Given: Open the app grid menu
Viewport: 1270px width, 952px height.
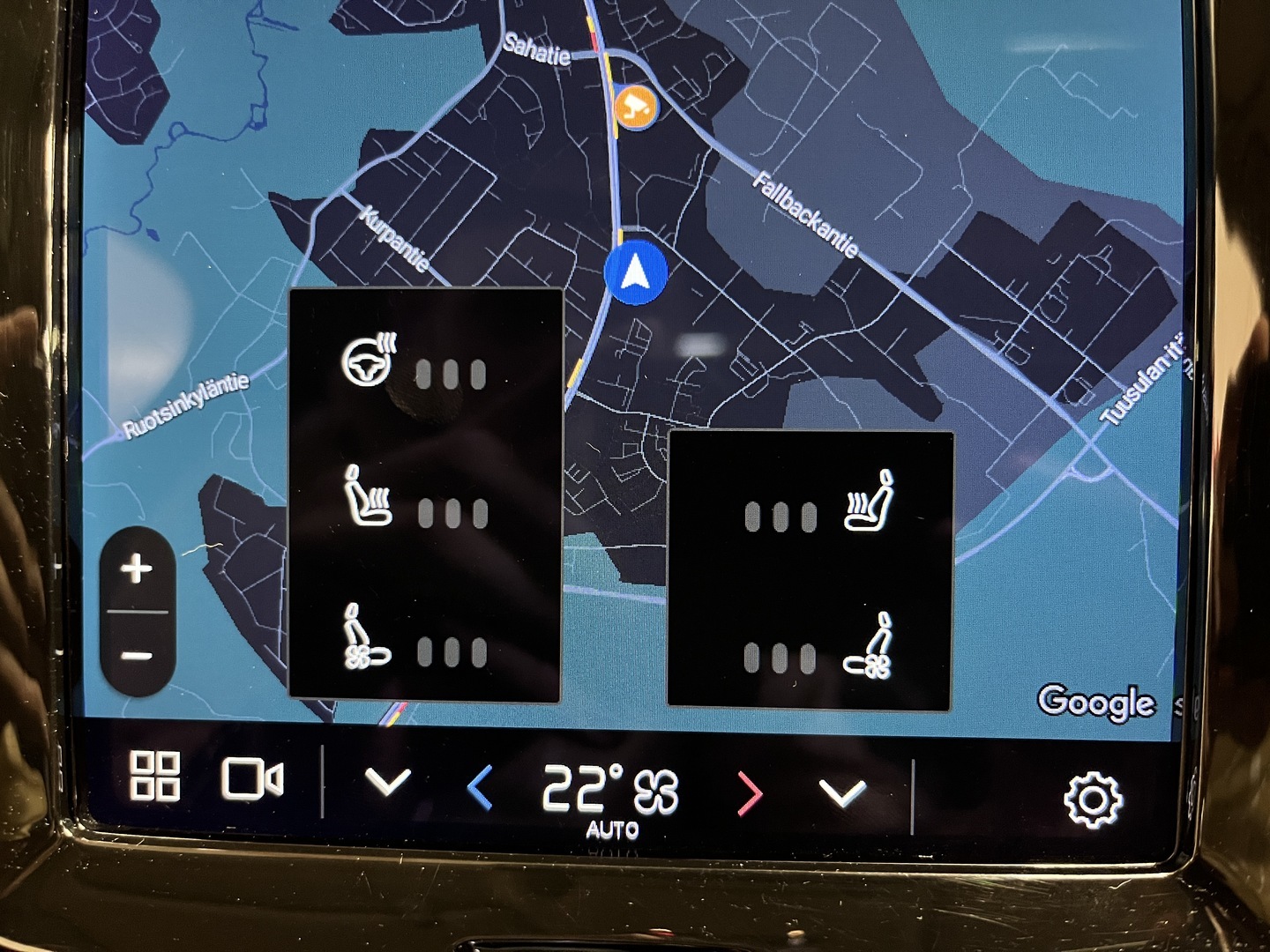Looking at the screenshot, I should [x=155, y=776].
